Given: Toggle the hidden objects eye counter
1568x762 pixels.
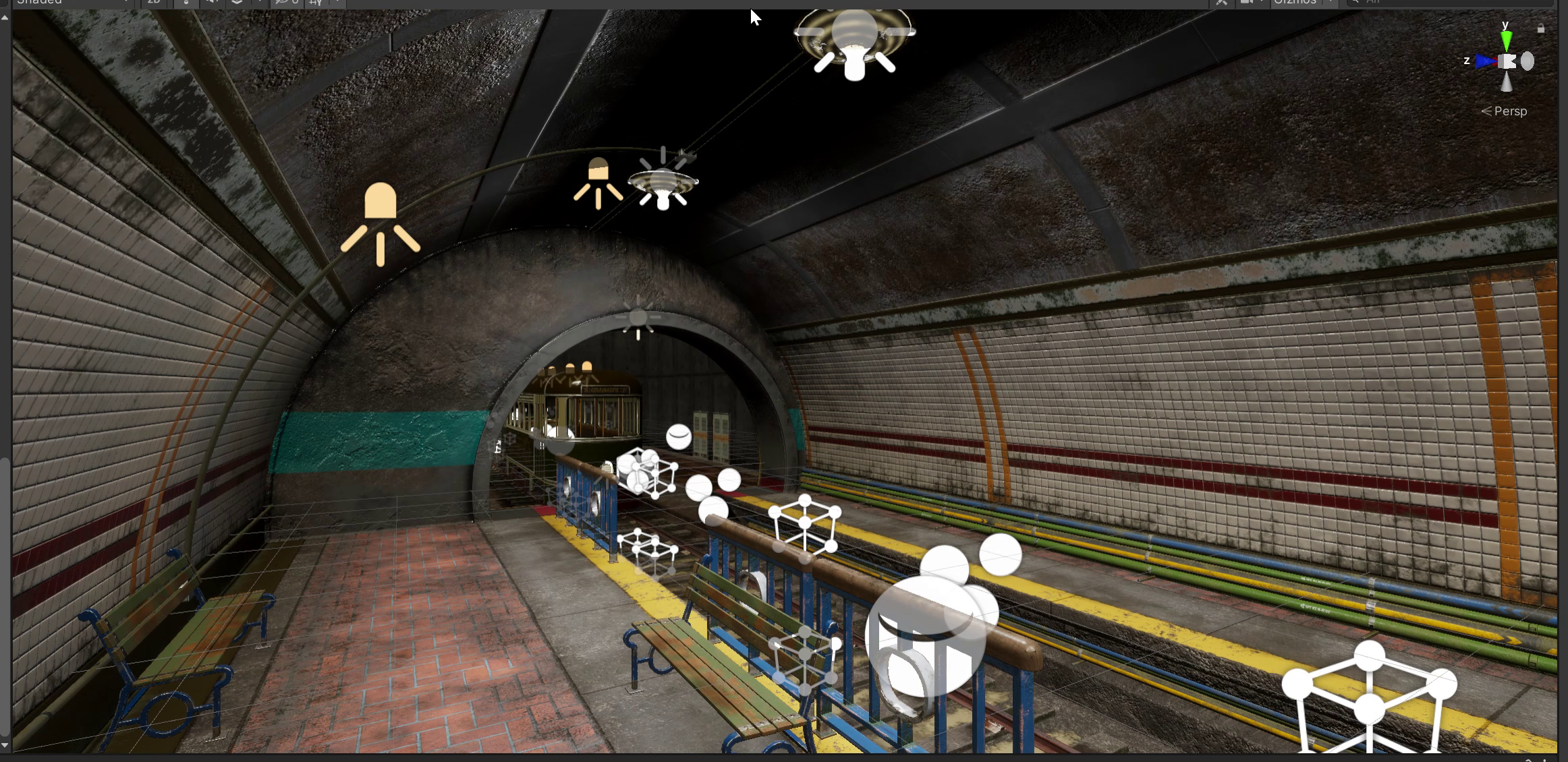Looking at the screenshot, I should (287, 2).
